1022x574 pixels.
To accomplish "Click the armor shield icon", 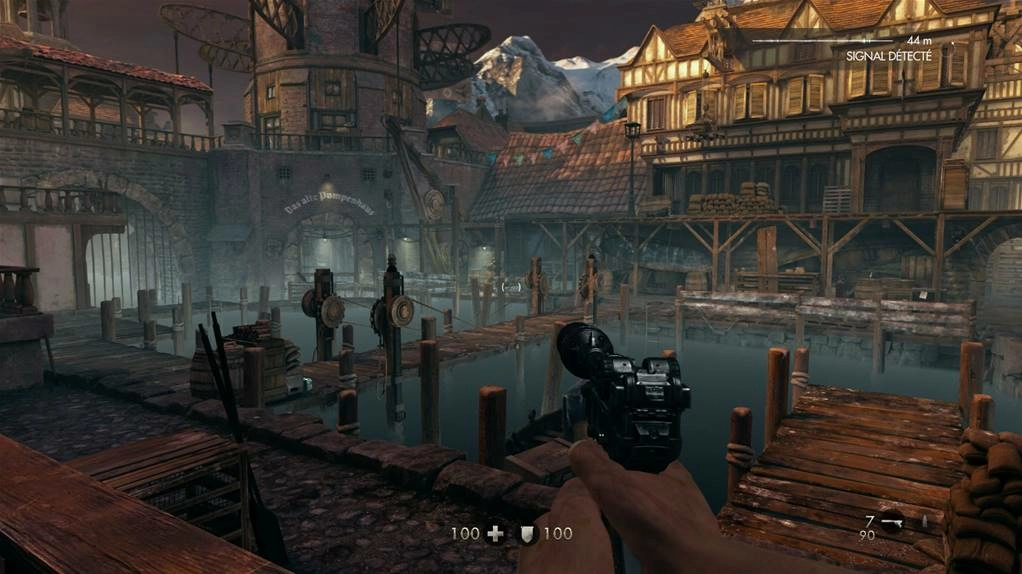I will coord(527,534).
